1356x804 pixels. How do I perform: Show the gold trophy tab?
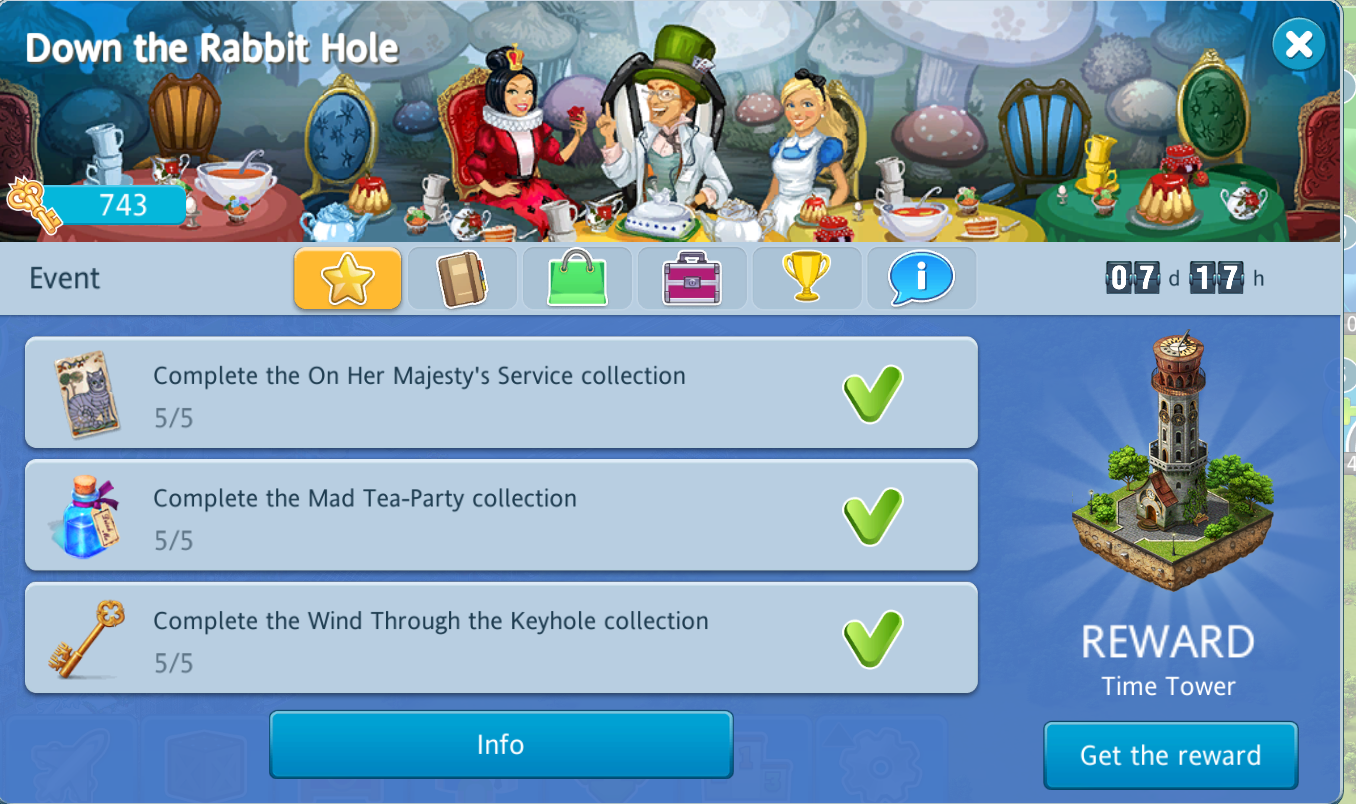pos(806,278)
